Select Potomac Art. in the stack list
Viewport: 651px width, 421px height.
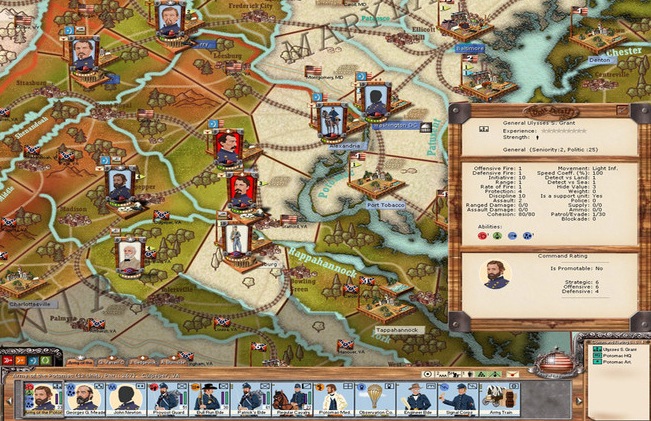[x=613, y=362]
